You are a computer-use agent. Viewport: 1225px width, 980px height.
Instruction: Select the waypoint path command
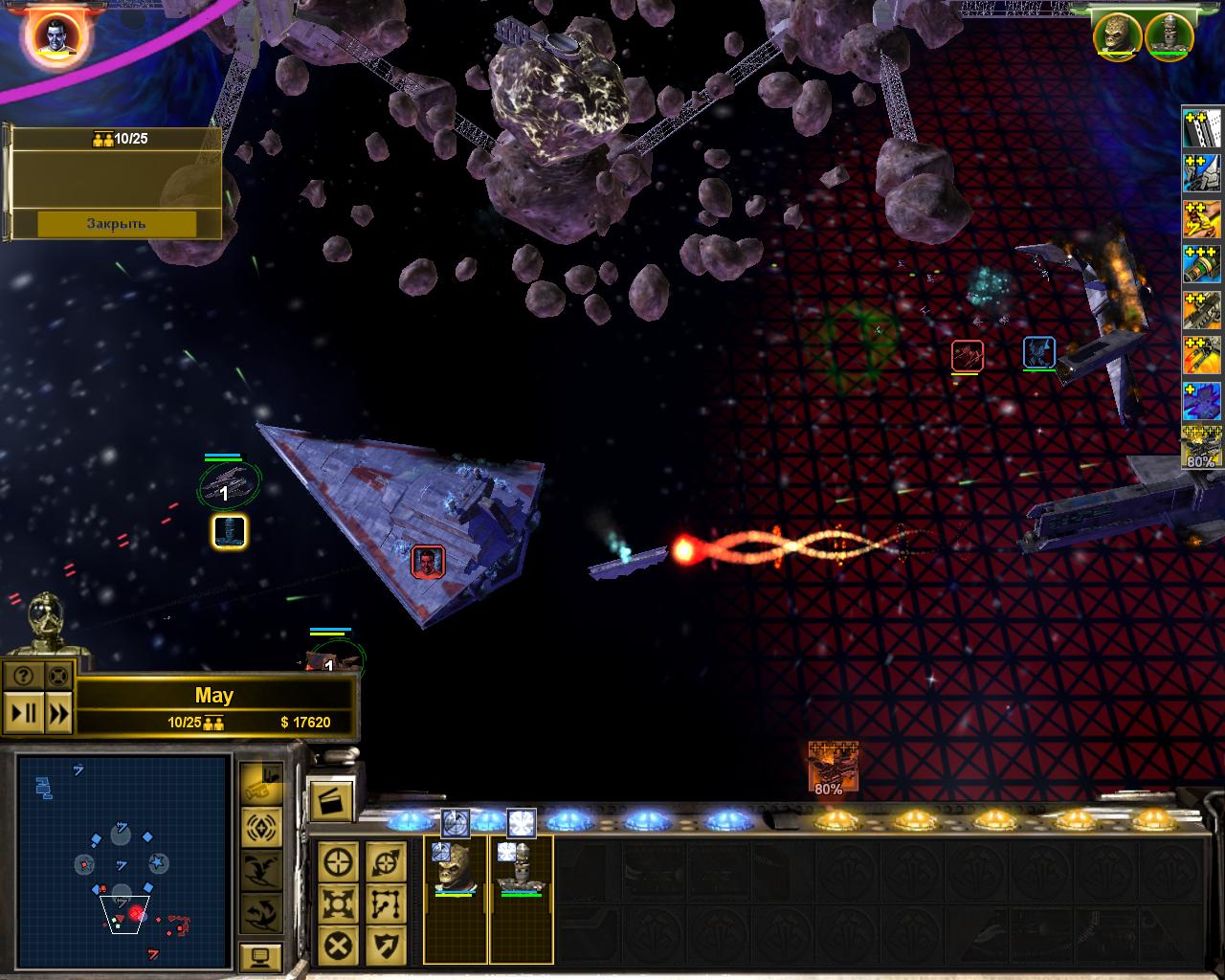tap(385, 903)
